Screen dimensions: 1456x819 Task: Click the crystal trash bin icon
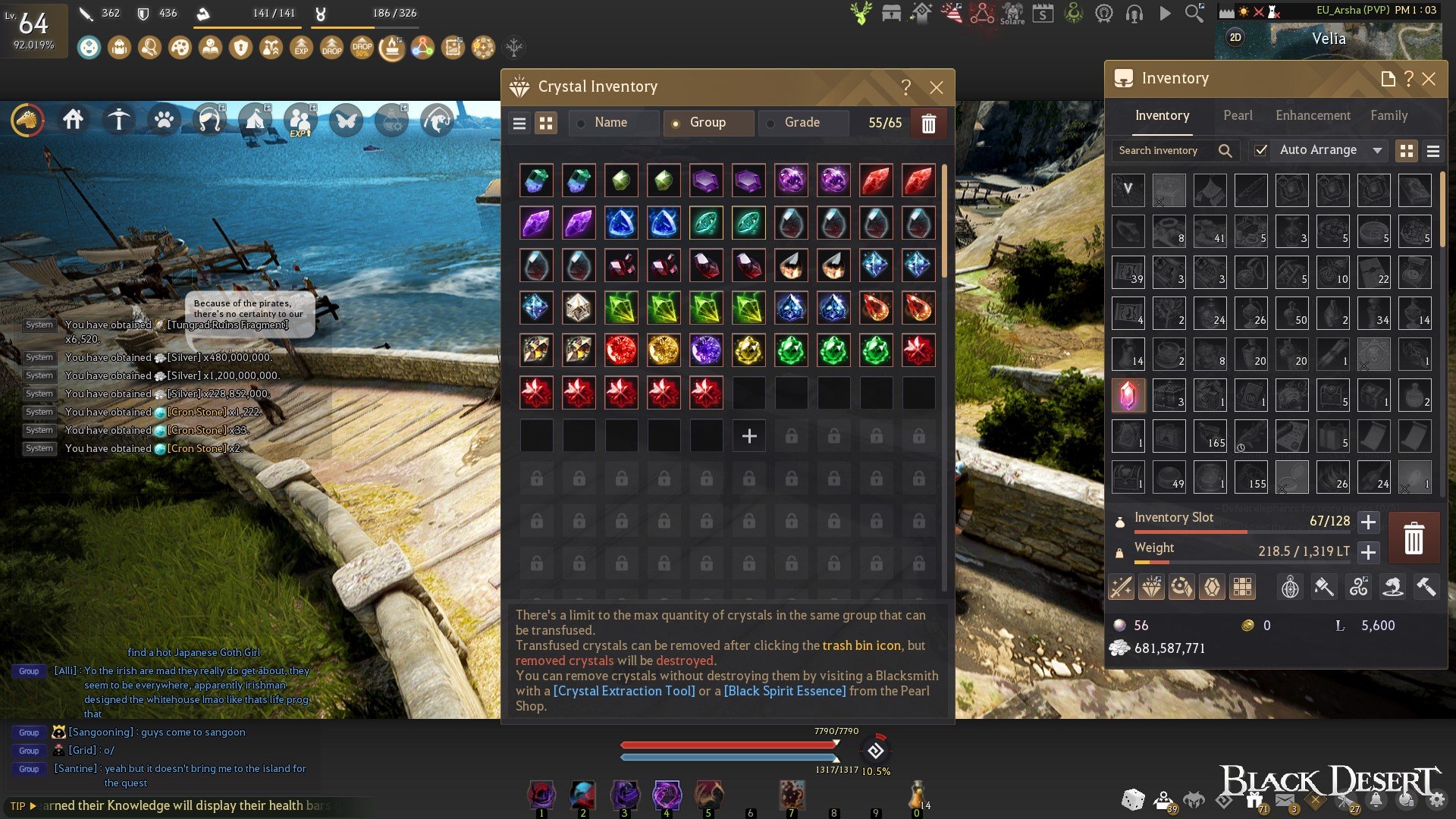[928, 124]
